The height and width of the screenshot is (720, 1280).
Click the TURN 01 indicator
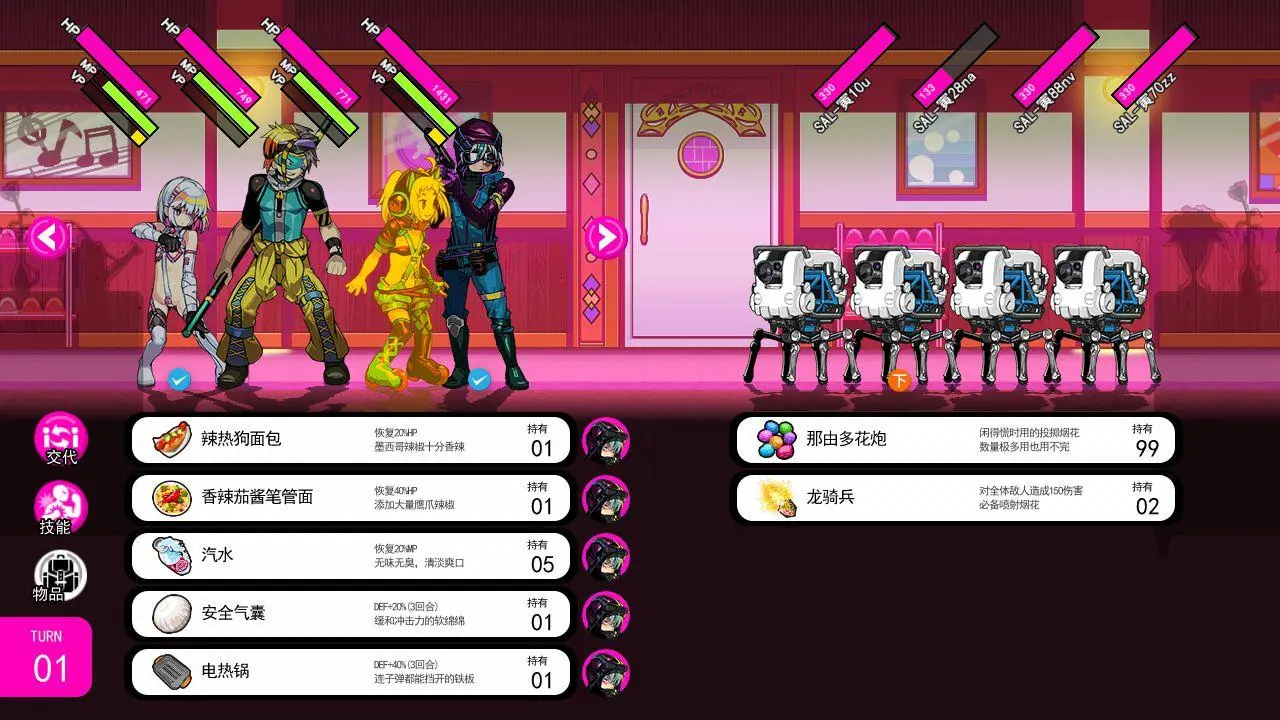pos(46,655)
